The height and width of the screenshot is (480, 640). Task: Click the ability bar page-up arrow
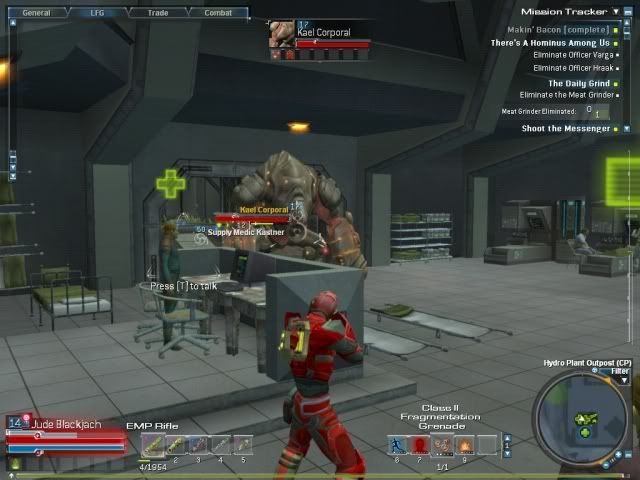[507, 438]
